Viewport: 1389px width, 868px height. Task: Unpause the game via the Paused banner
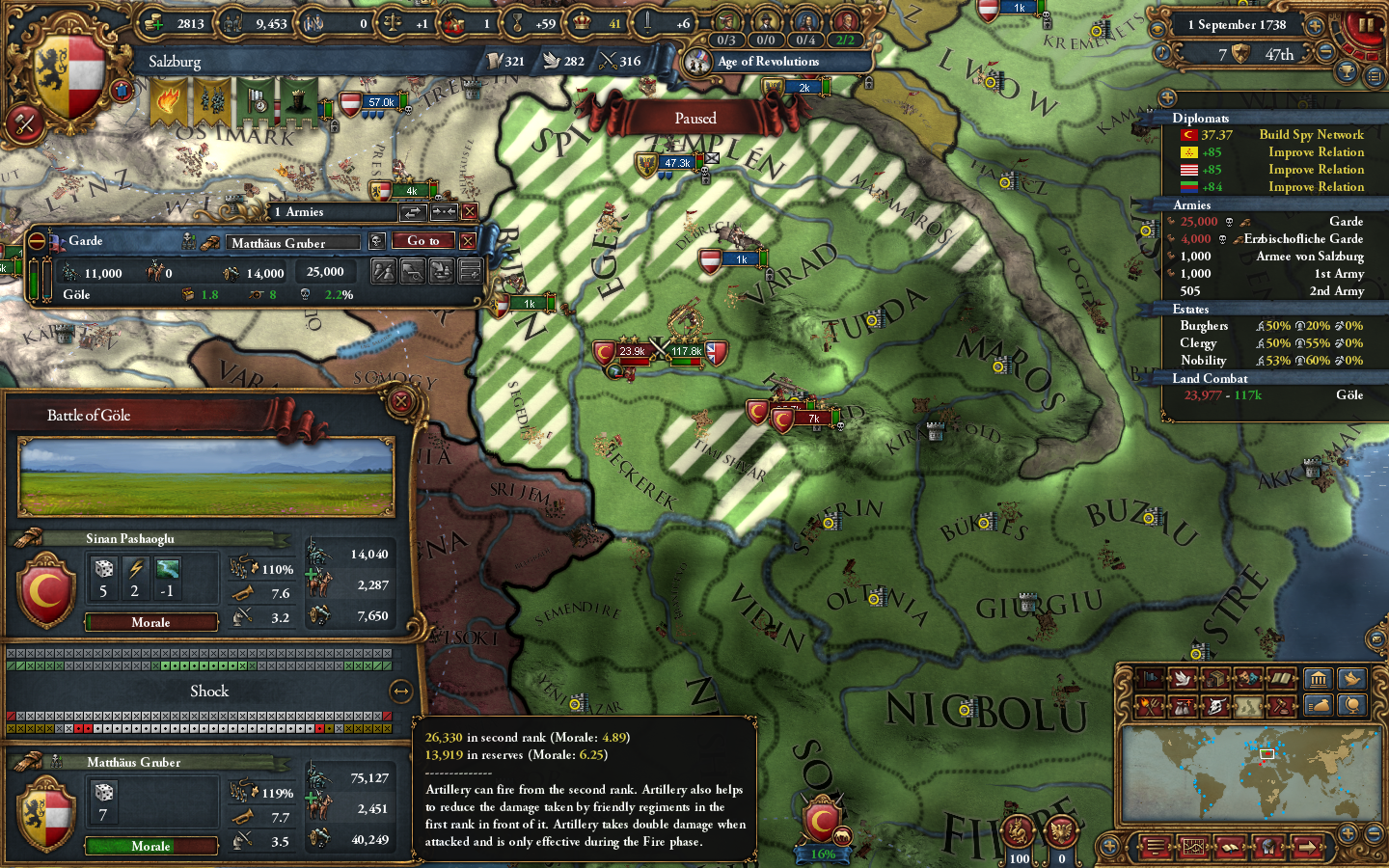(x=696, y=118)
